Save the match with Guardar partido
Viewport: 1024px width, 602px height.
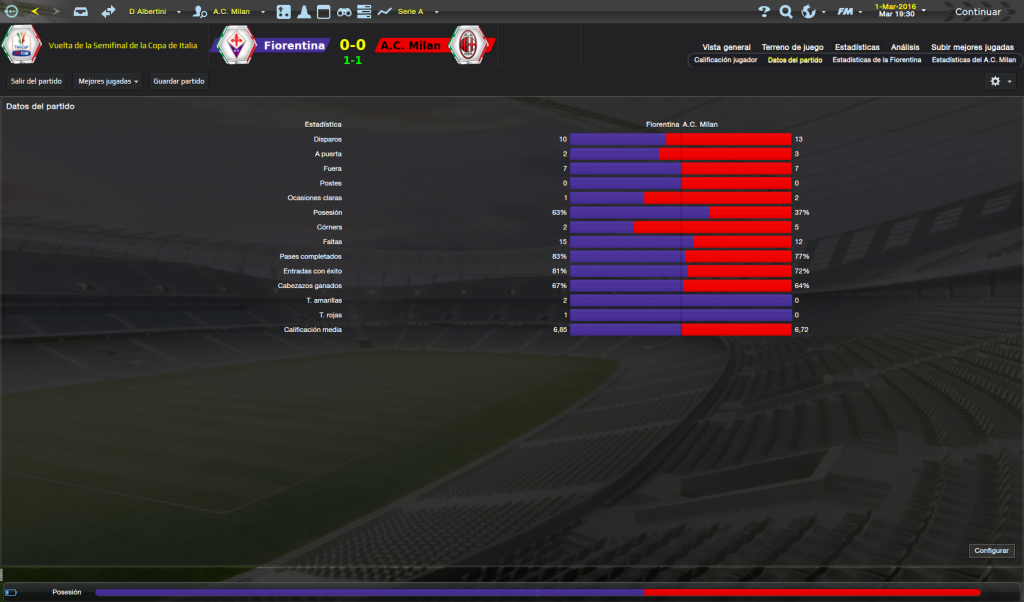(178, 81)
